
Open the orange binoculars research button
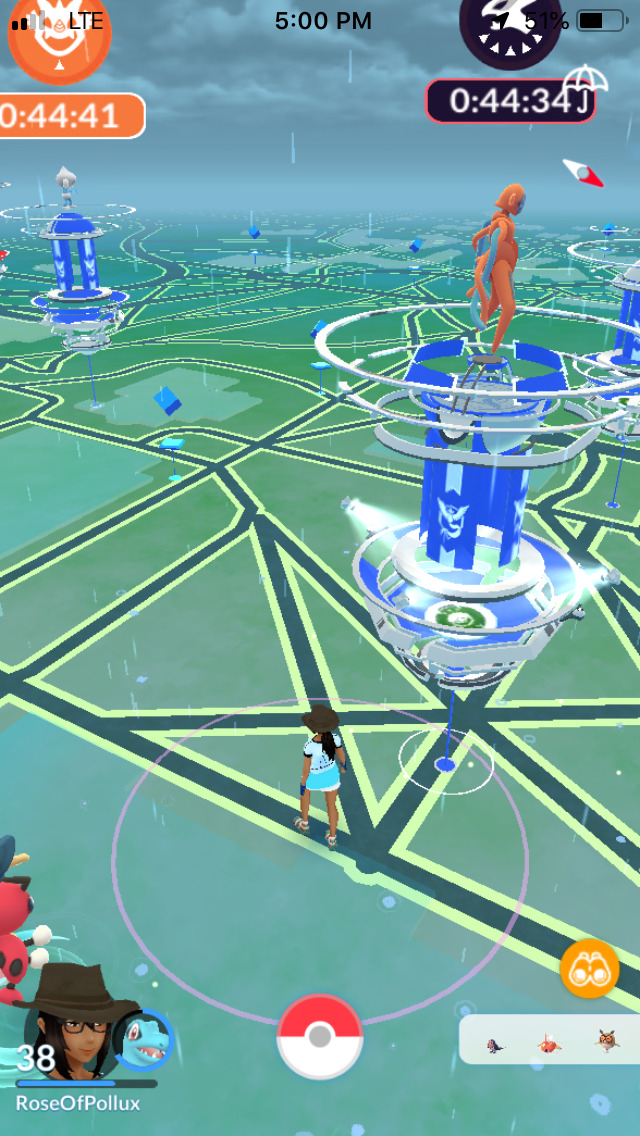pos(590,969)
